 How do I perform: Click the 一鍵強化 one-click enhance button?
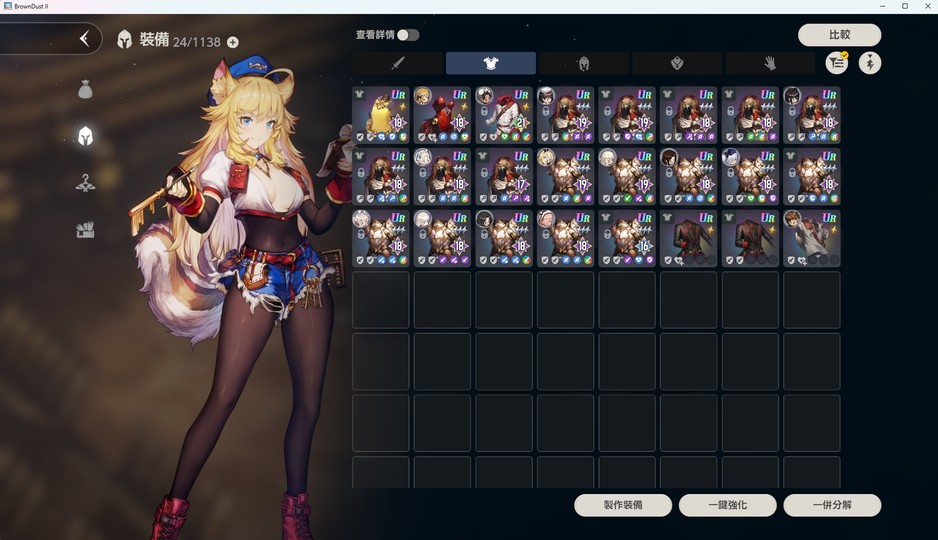[x=727, y=505]
